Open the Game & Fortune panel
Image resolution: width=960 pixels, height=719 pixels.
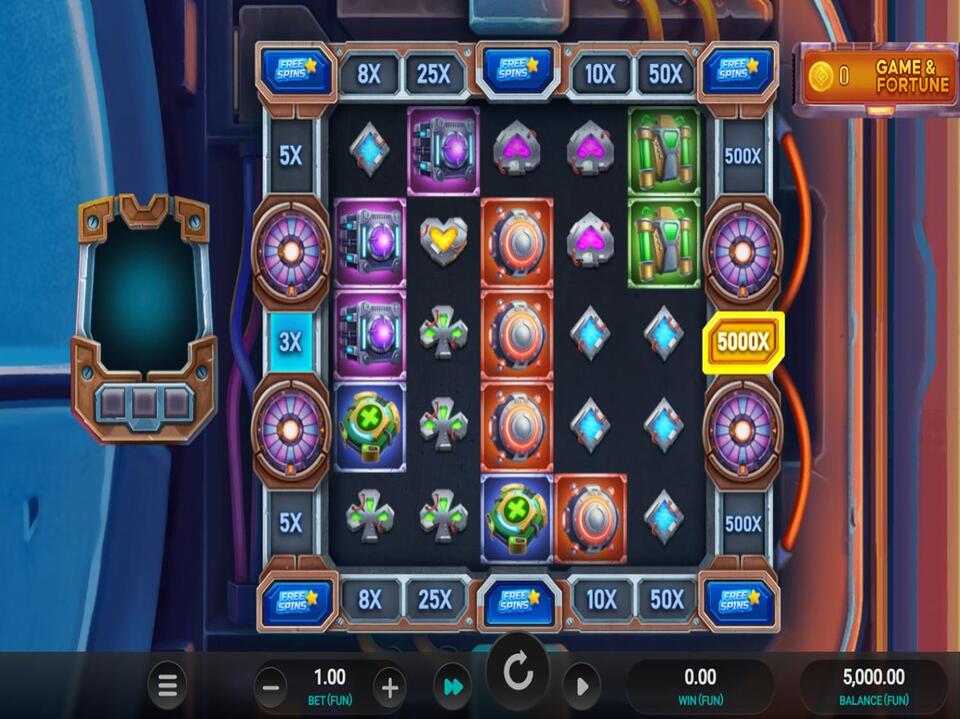875,77
